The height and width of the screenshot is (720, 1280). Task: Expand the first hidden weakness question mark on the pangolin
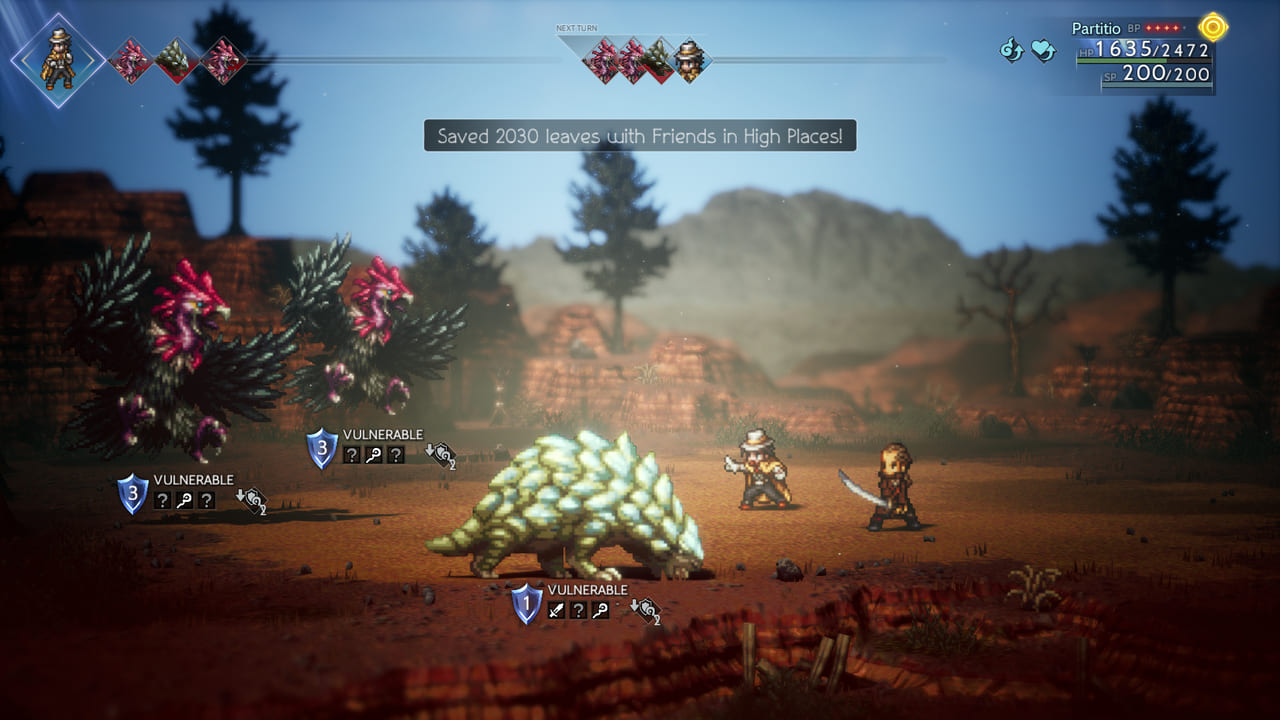578,610
